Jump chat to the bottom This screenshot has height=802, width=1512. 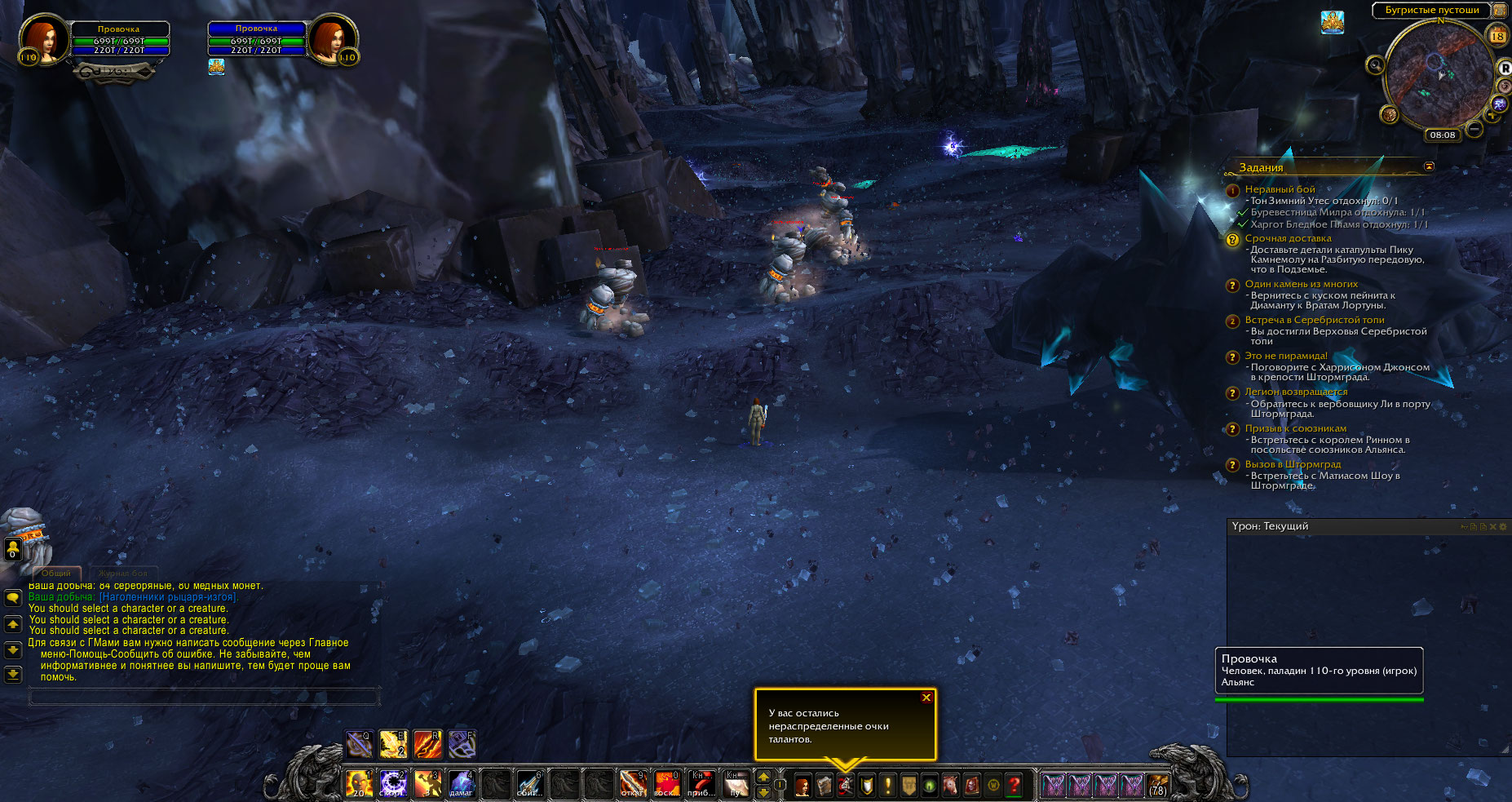point(13,674)
